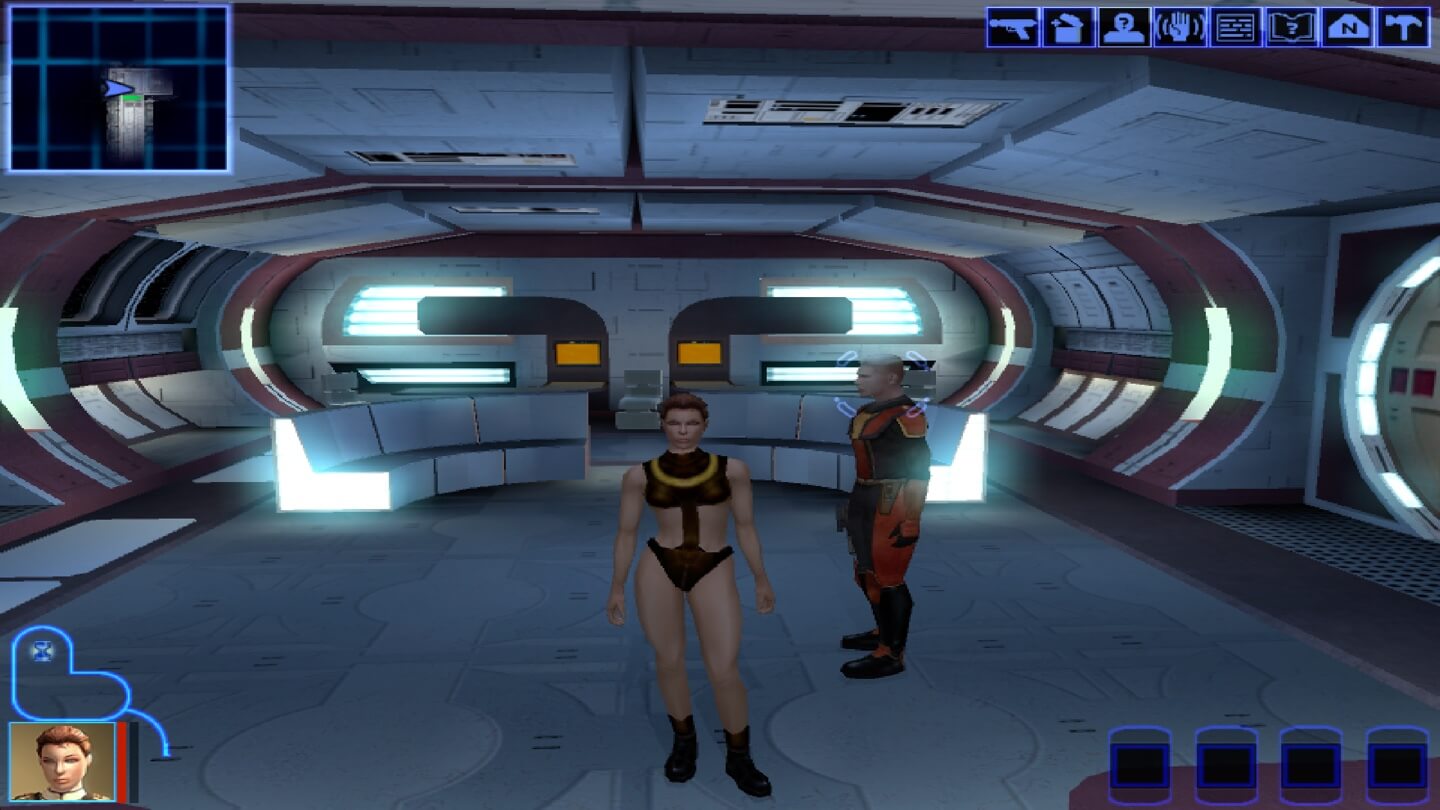Image resolution: width=1440 pixels, height=810 pixels.
Task: Open the Abilities raised hand icon
Action: pyautogui.click(x=1180, y=27)
